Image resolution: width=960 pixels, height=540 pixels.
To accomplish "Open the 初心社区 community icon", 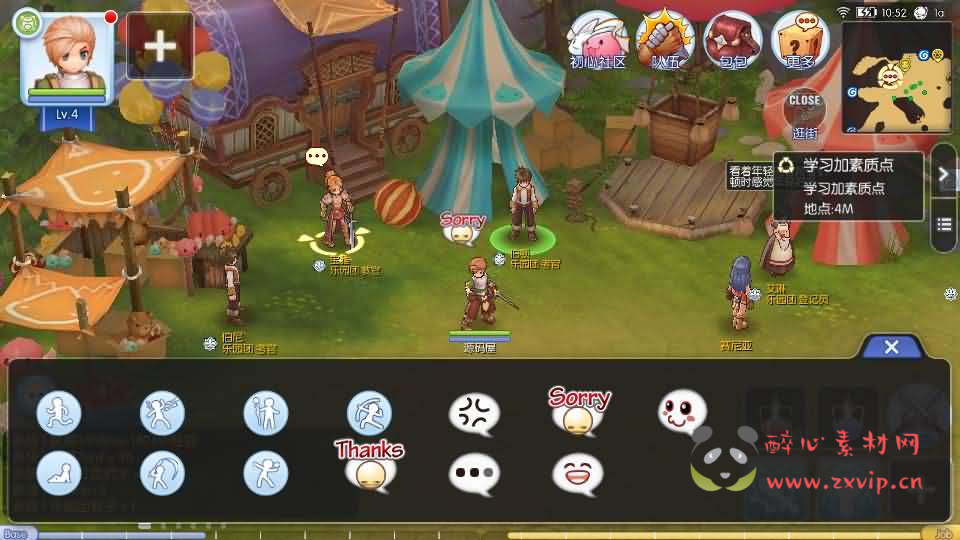I will click(598, 40).
